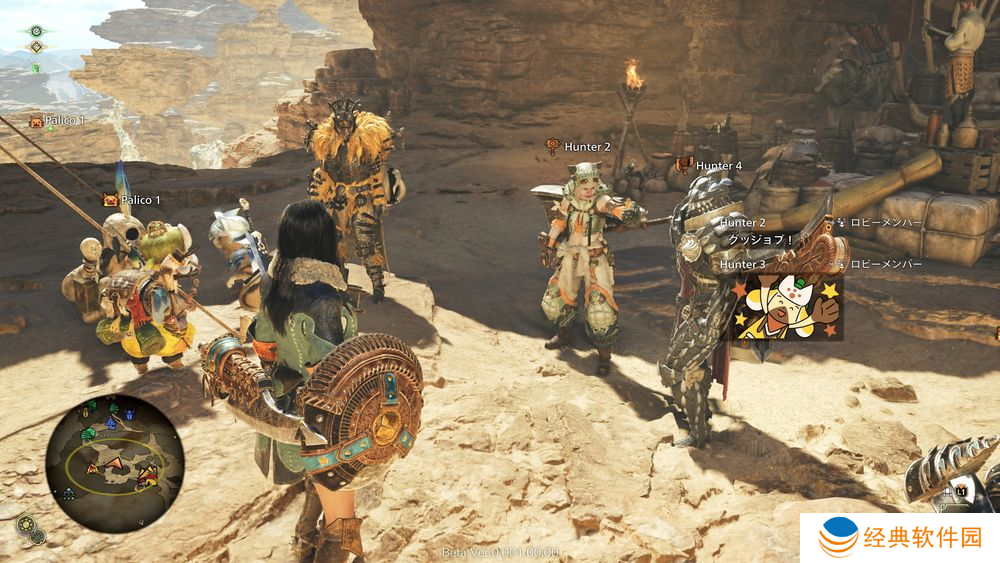The image size is (1000, 563).
Task: Open the circular minimap
Action: point(115,462)
